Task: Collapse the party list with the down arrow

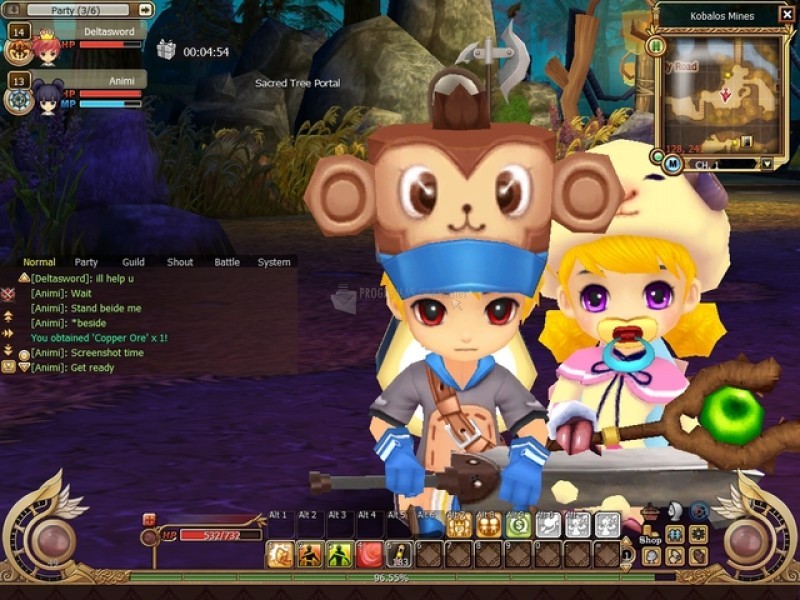Action: [x=13, y=9]
